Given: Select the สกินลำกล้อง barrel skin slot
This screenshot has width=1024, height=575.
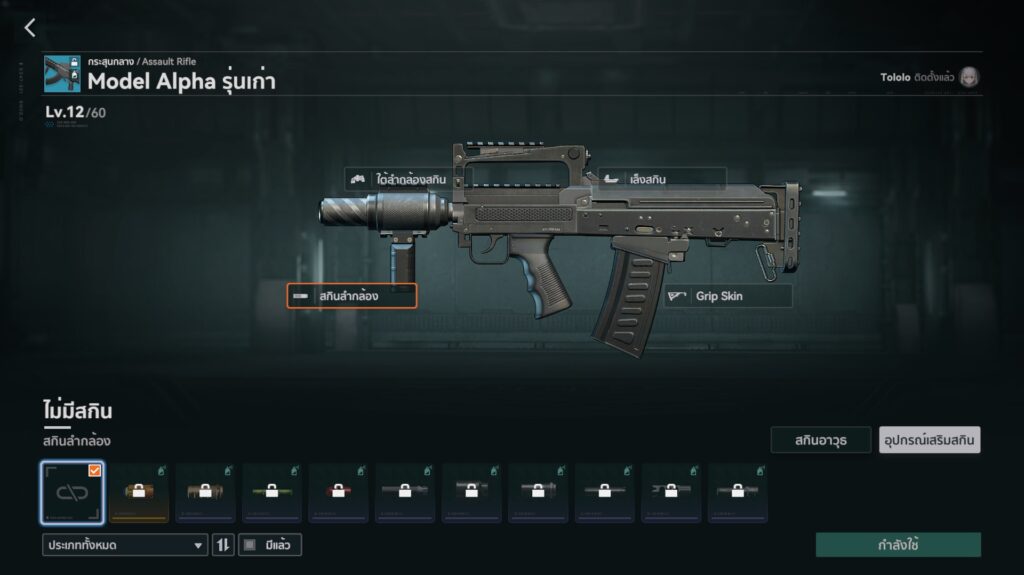Looking at the screenshot, I should (x=351, y=296).
